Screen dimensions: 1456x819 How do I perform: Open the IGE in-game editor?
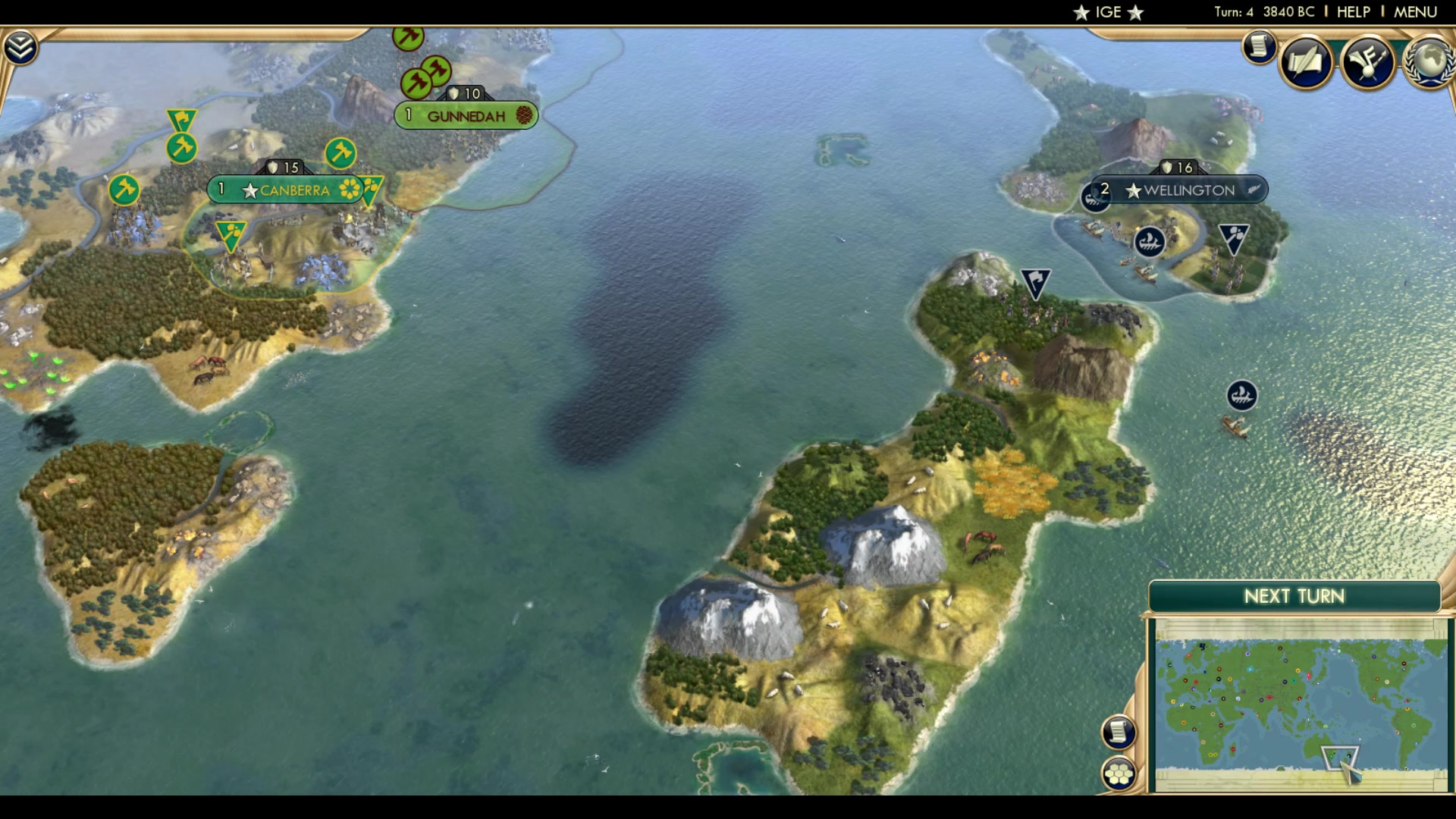click(x=1107, y=12)
